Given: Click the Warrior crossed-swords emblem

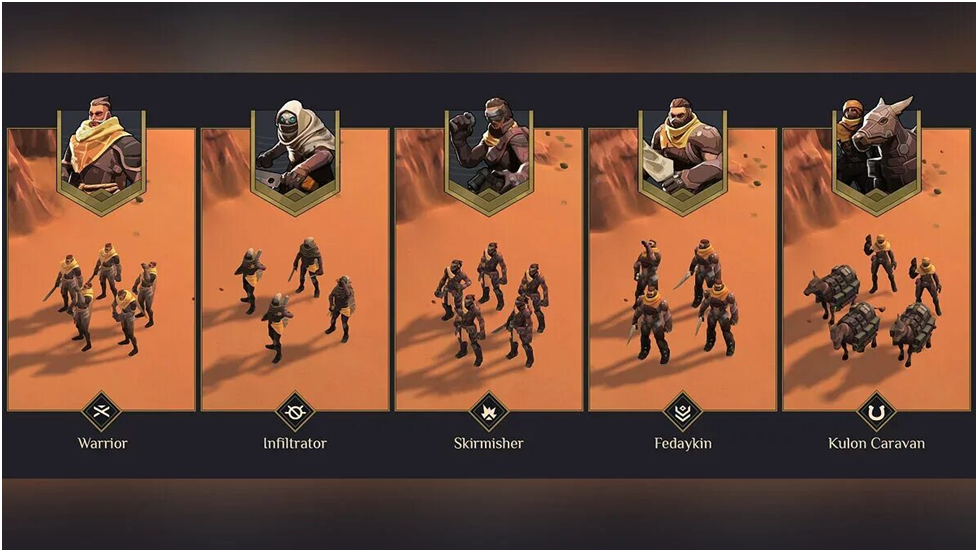Looking at the screenshot, I should click(101, 411).
